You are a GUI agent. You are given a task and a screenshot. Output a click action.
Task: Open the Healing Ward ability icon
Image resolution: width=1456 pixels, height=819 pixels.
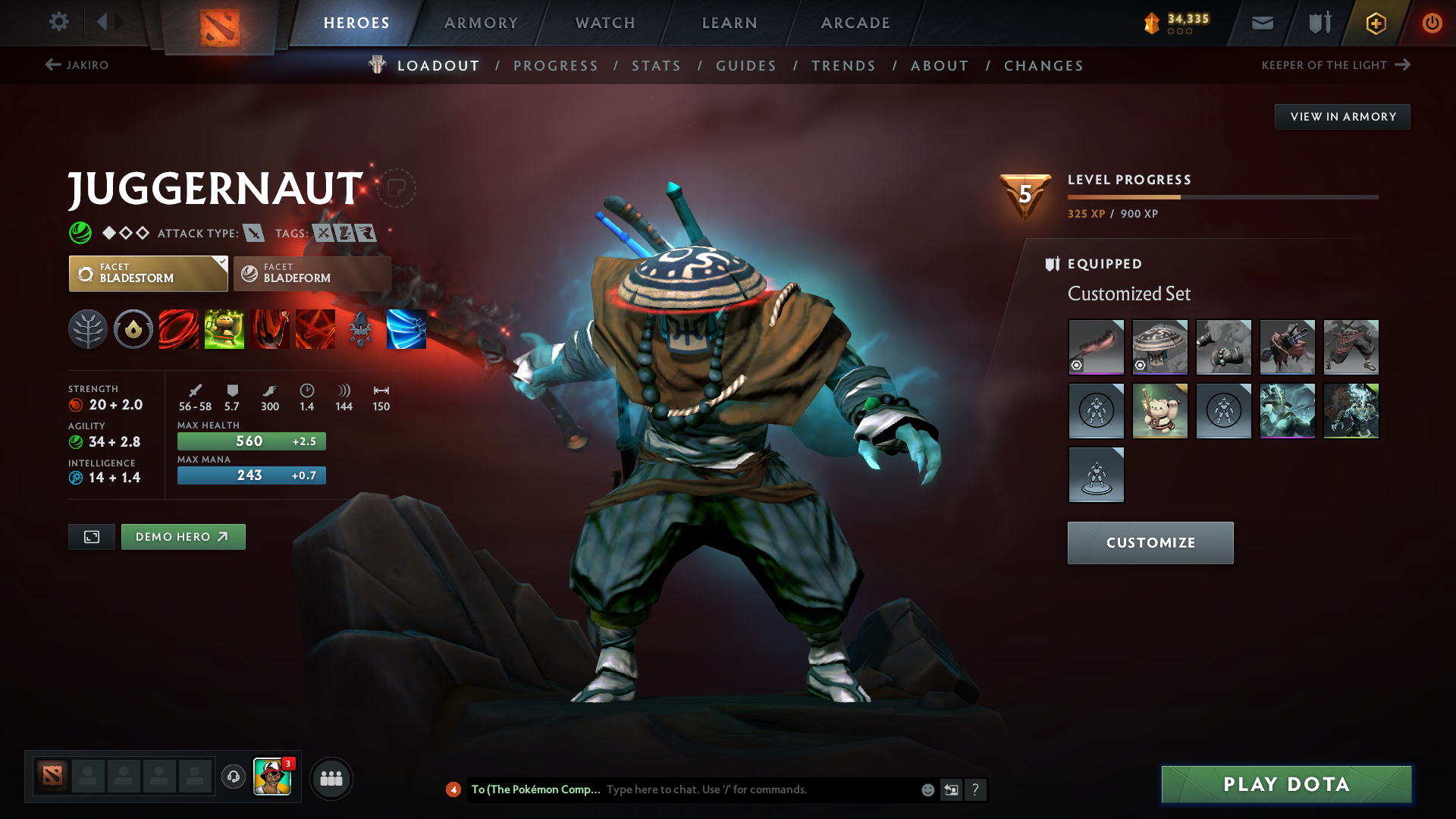[224, 329]
